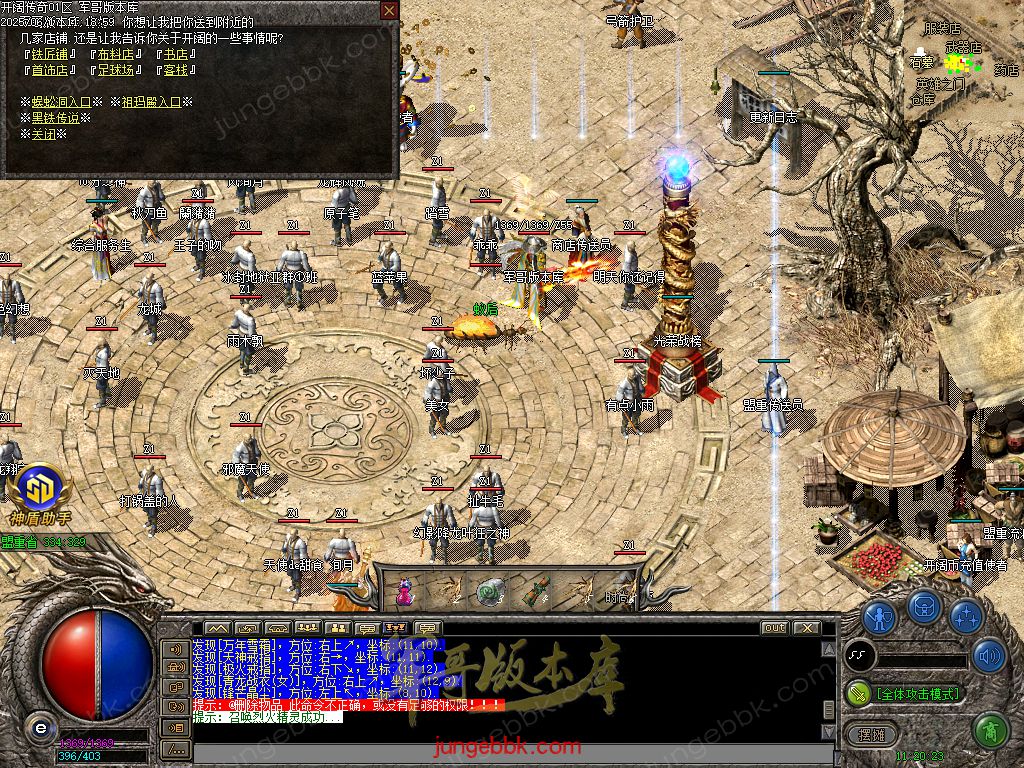
Task: Use the pink potion in quick slot
Action: [x=405, y=591]
